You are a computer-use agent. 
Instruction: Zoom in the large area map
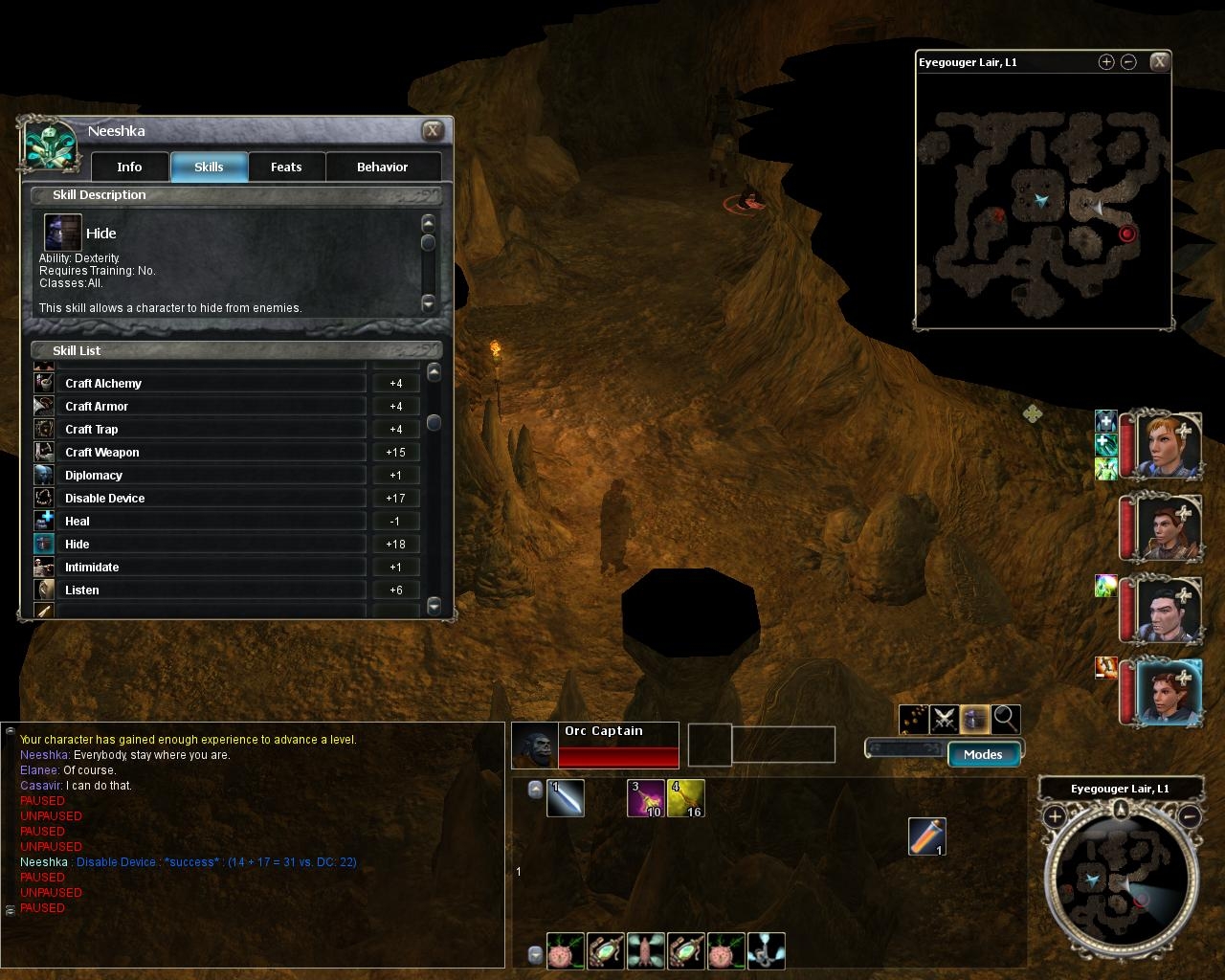click(1105, 62)
